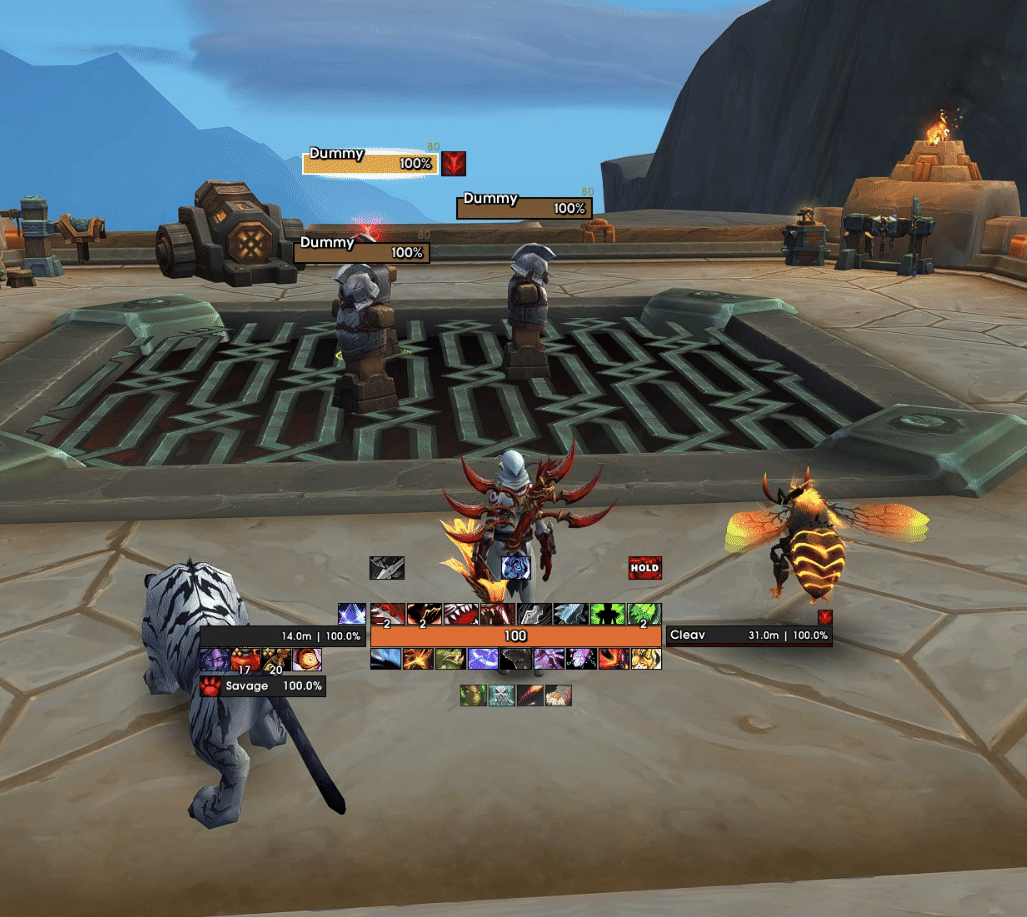Viewport: 1027px width, 917px height.
Task: Use the golden lion head ability
Action: (645, 658)
